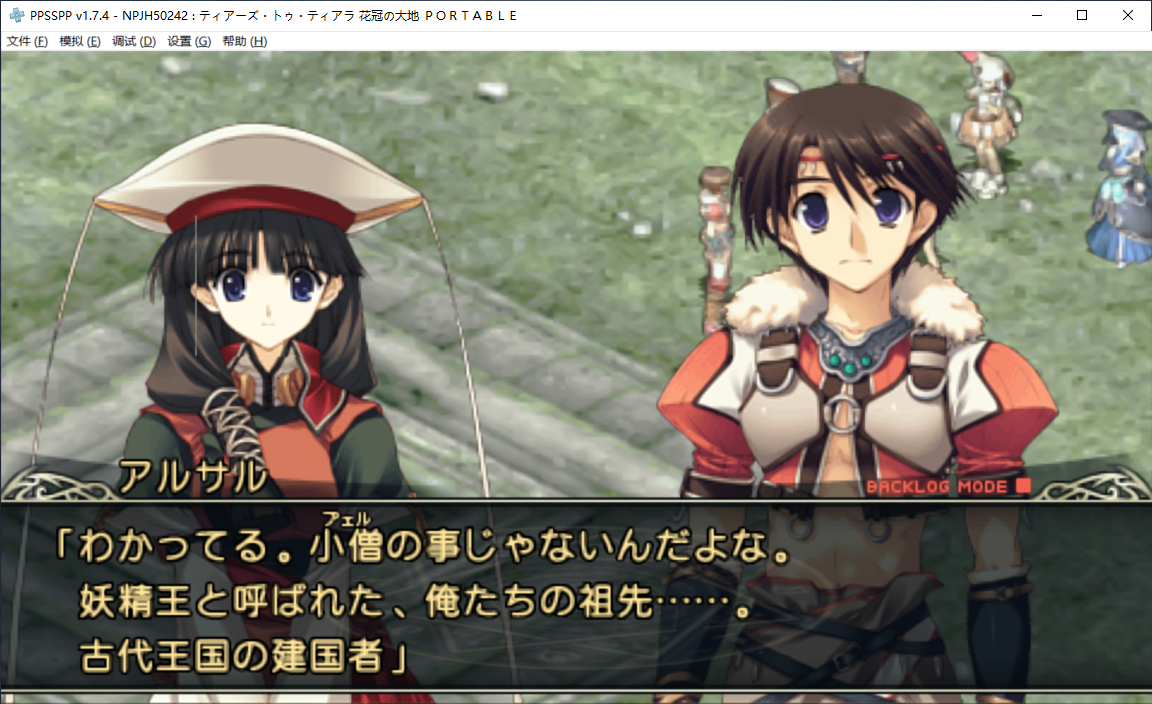Open the 帮助 (Help) menu
Screen dimensions: 1152x704
point(244,41)
